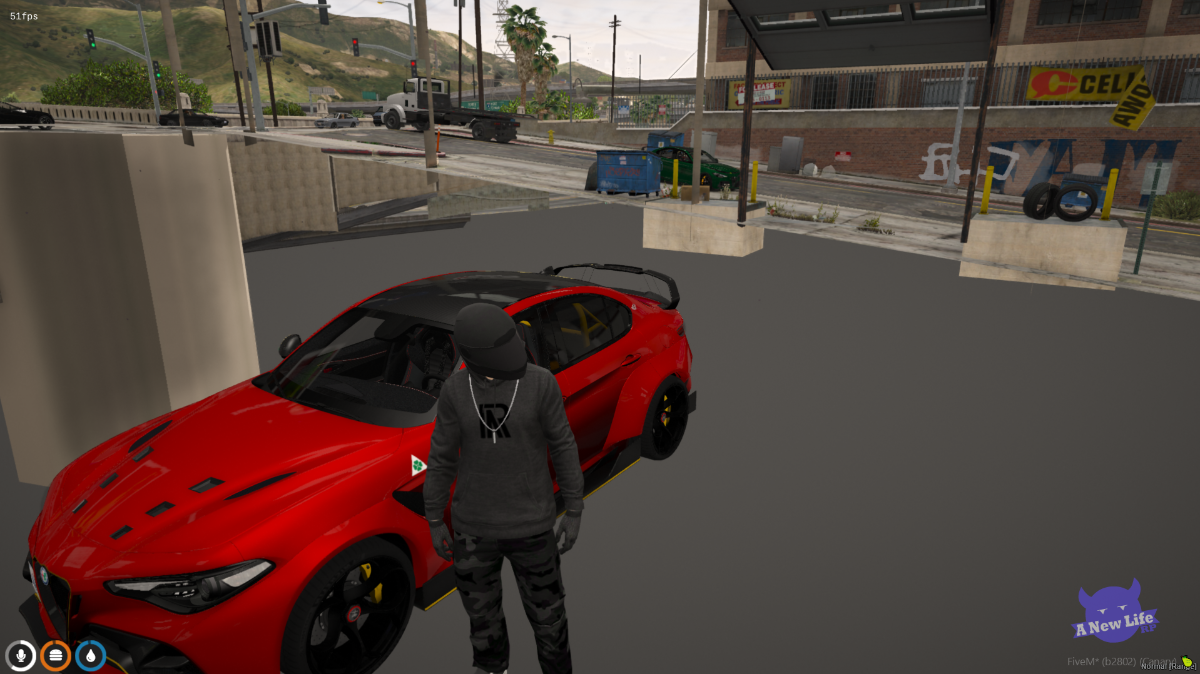Click the green voice range indicator icon
The height and width of the screenshot is (674, 1200).
pos(1186,661)
